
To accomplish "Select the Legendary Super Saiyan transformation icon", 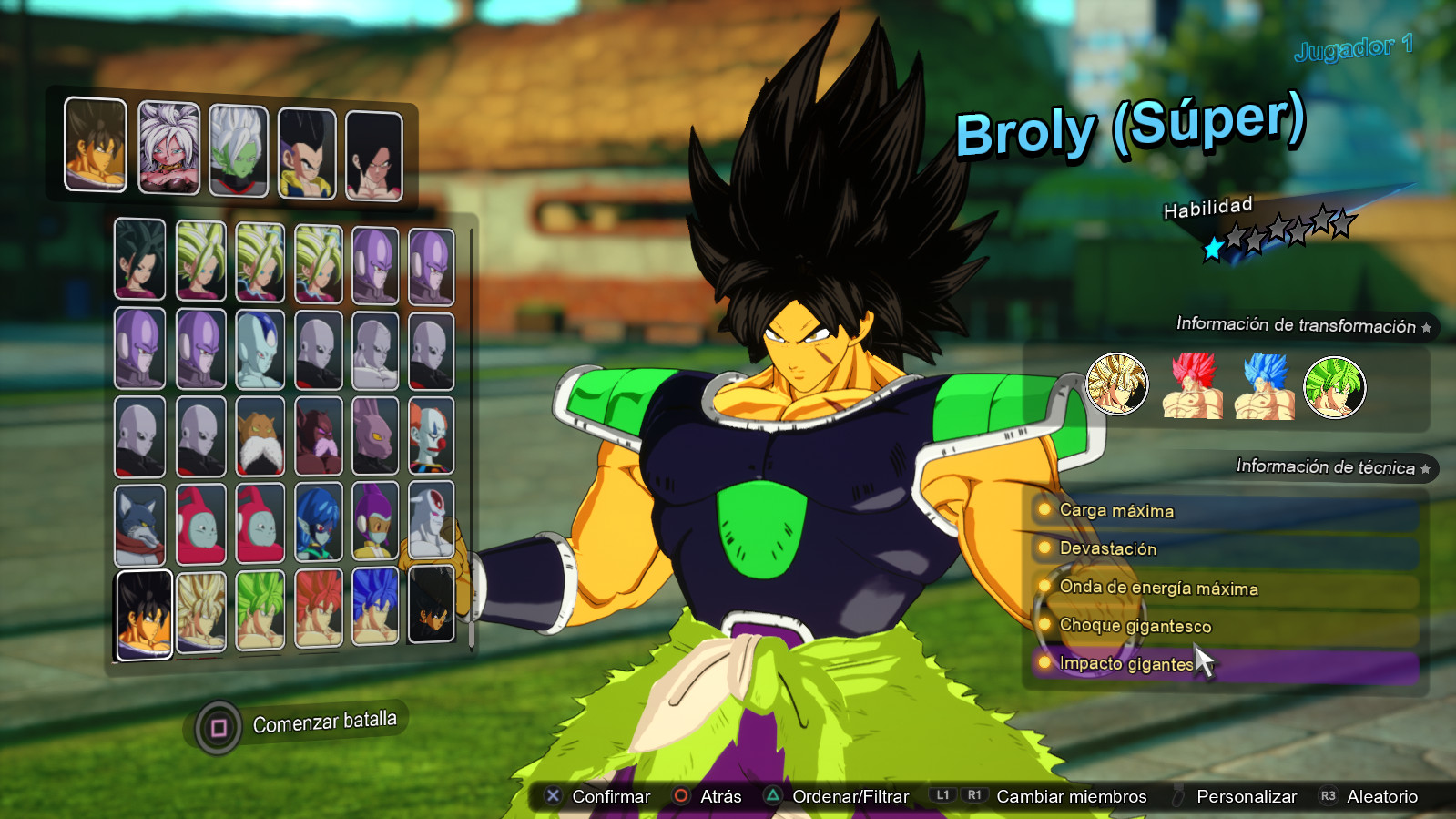I will point(1335,386).
